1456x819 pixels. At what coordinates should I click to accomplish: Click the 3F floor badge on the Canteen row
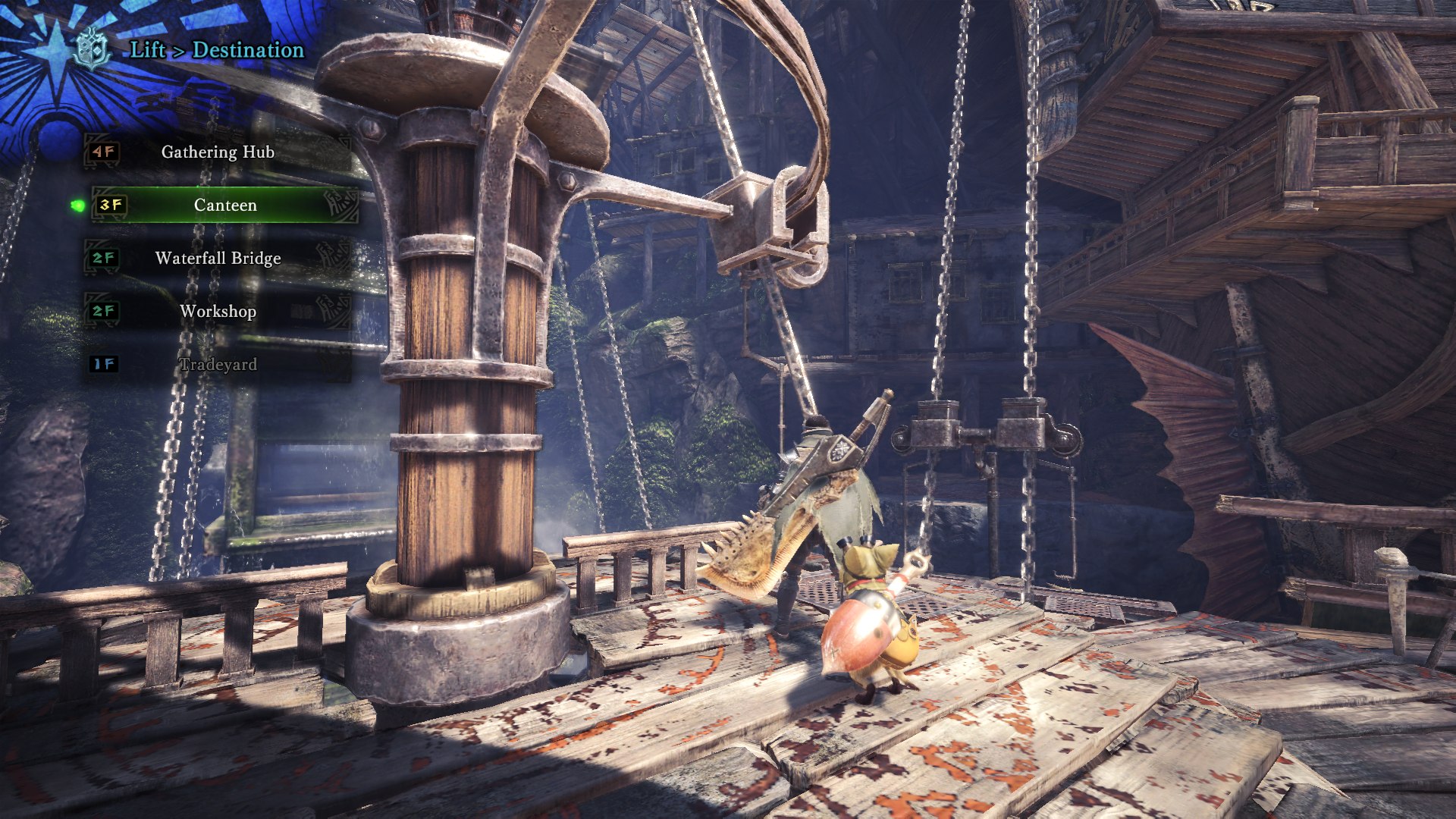(x=112, y=204)
